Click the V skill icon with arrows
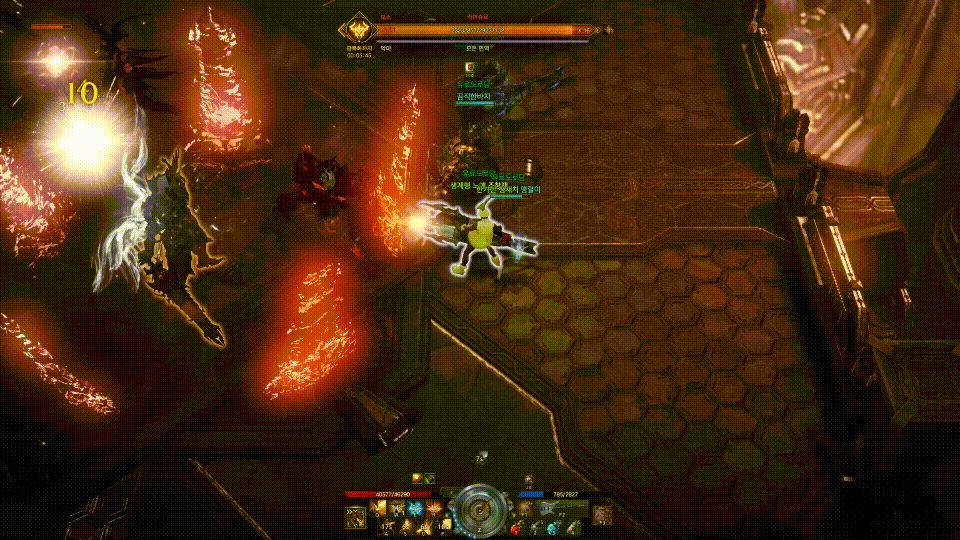 click(x=354, y=516)
